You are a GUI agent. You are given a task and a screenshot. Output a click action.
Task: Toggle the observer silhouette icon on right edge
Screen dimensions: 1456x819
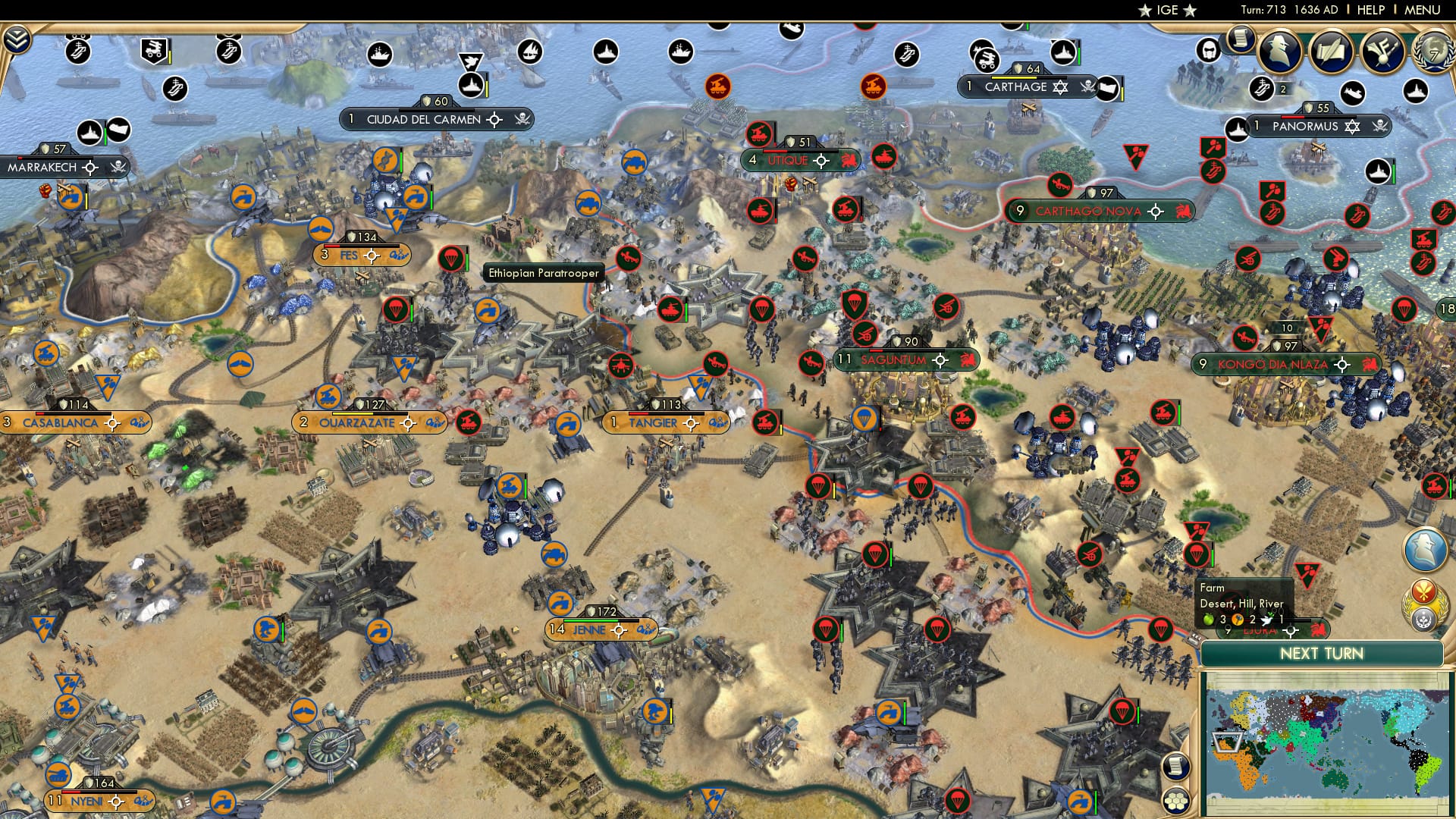click(1426, 548)
